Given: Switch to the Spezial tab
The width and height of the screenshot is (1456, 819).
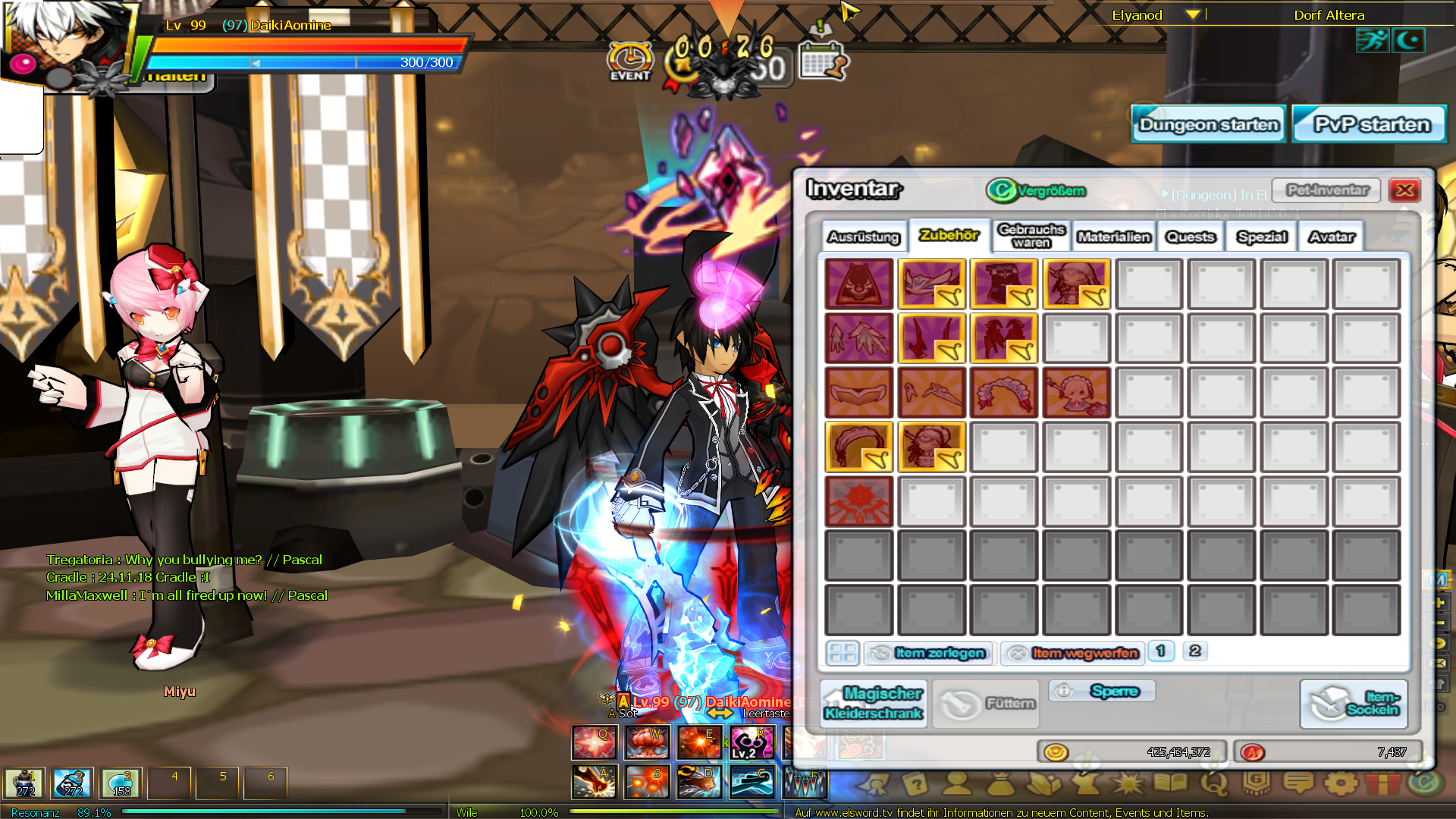Looking at the screenshot, I should click(1262, 237).
